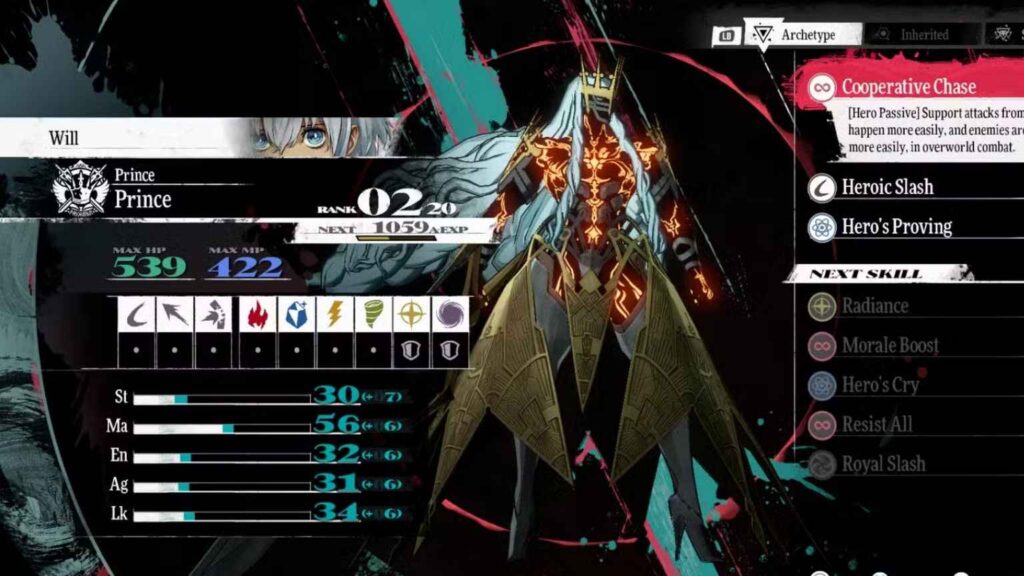This screenshot has width=1024, height=576.
Task: Select the Cooperative Chase skill
Action: click(908, 87)
